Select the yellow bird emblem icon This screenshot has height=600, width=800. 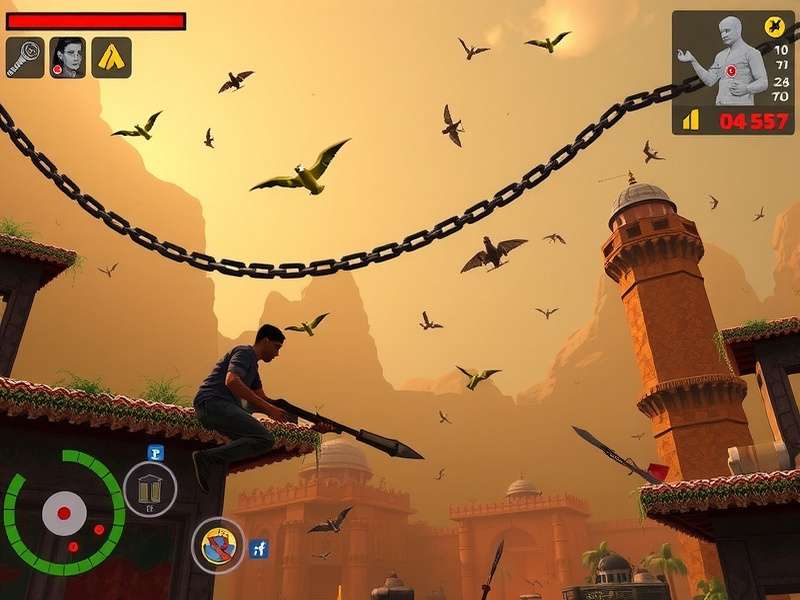[773, 27]
